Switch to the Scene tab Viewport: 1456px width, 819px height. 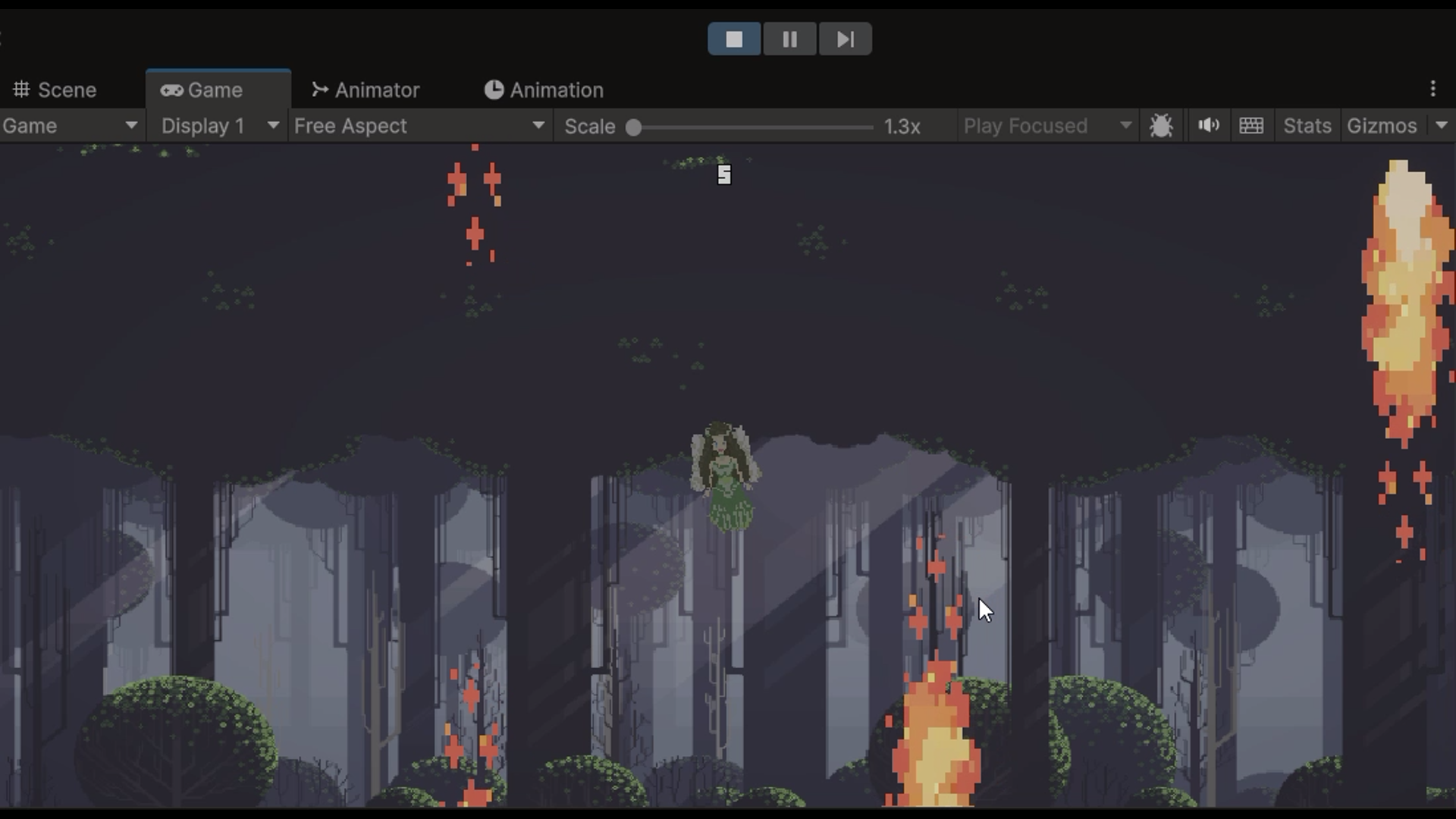tap(68, 89)
